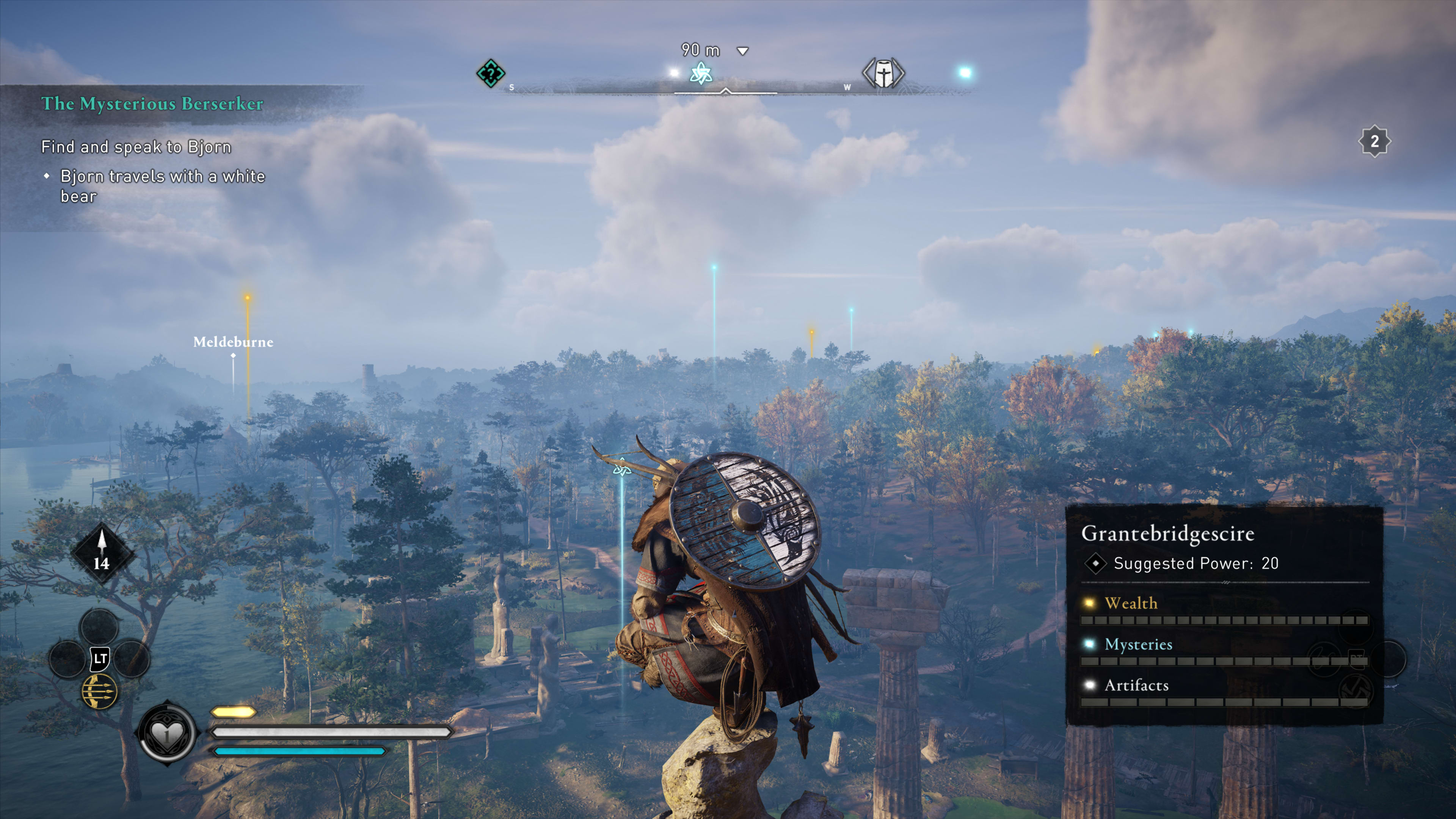This screenshot has width=1456, height=819.
Task: Select the Mysteries progress row
Action: pos(1224,651)
